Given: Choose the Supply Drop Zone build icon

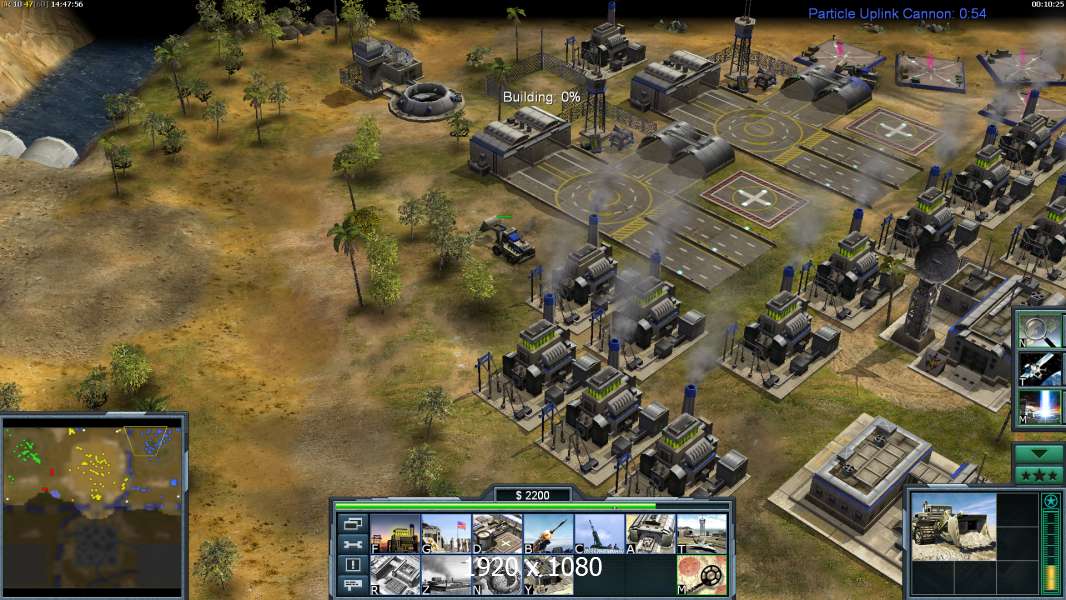Looking at the screenshot, I should click(548, 575).
